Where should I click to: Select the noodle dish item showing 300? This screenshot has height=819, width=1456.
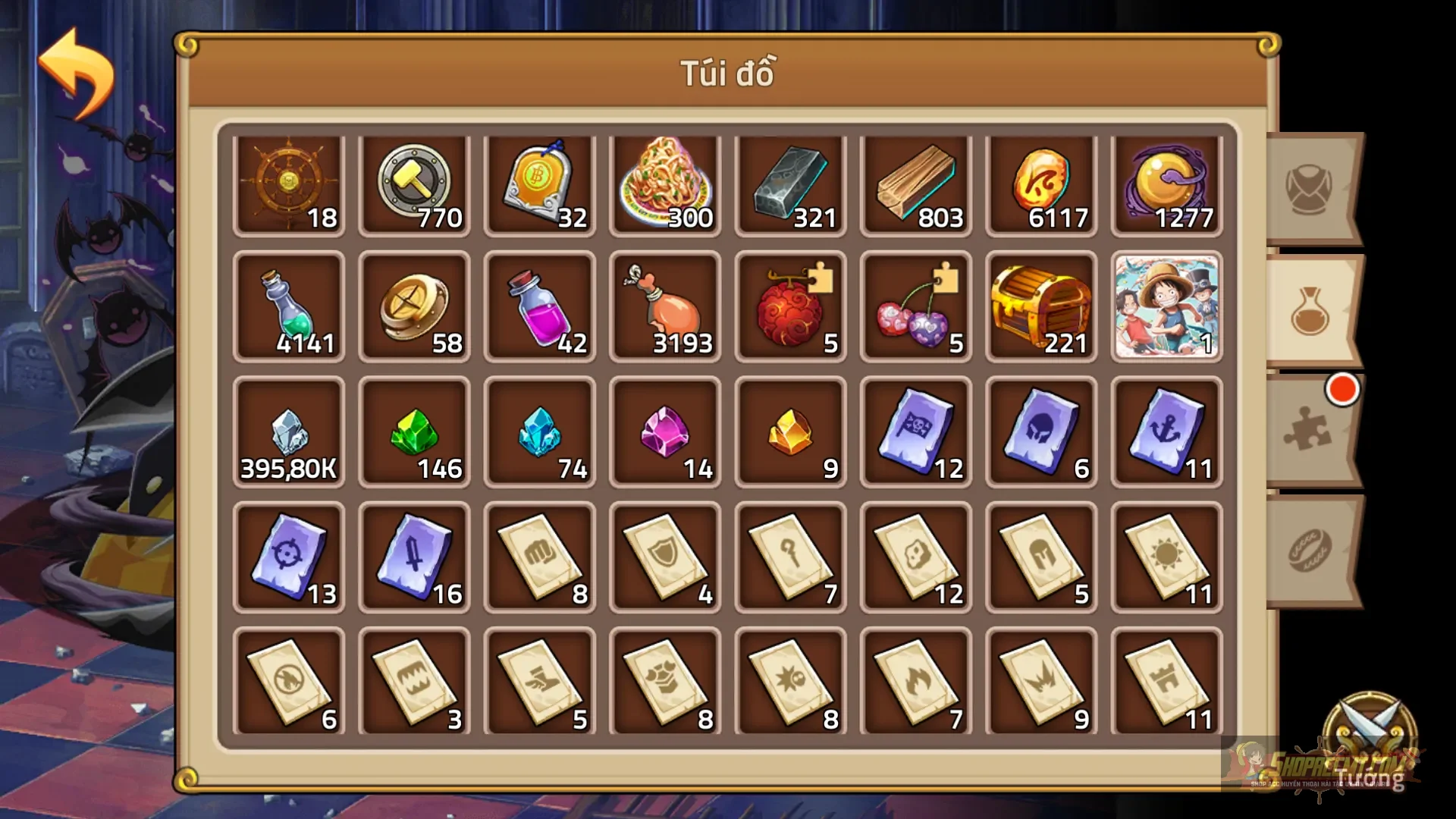point(665,182)
